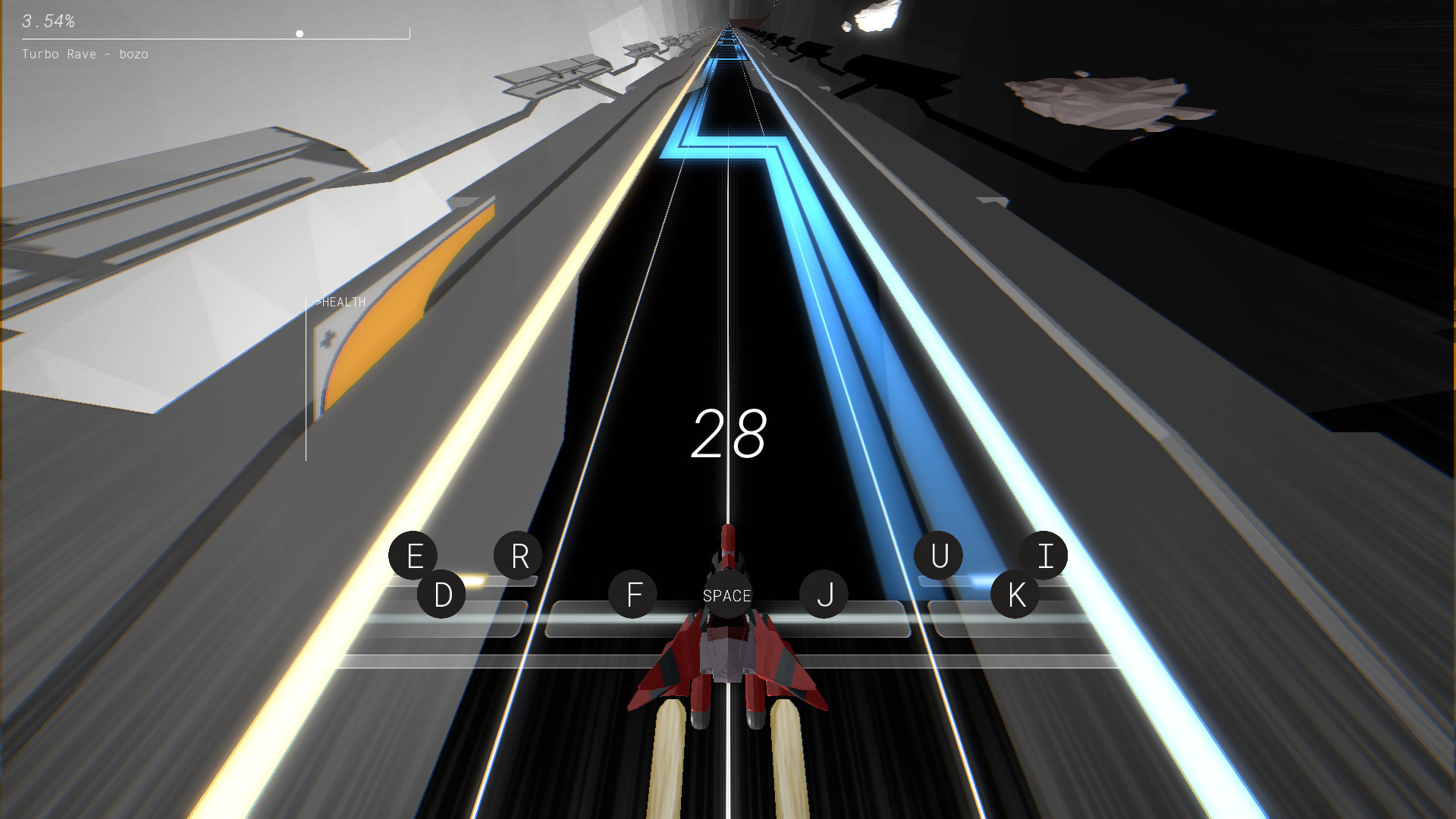
Task: Select the E key lane indicator
Action: point(414,556)
